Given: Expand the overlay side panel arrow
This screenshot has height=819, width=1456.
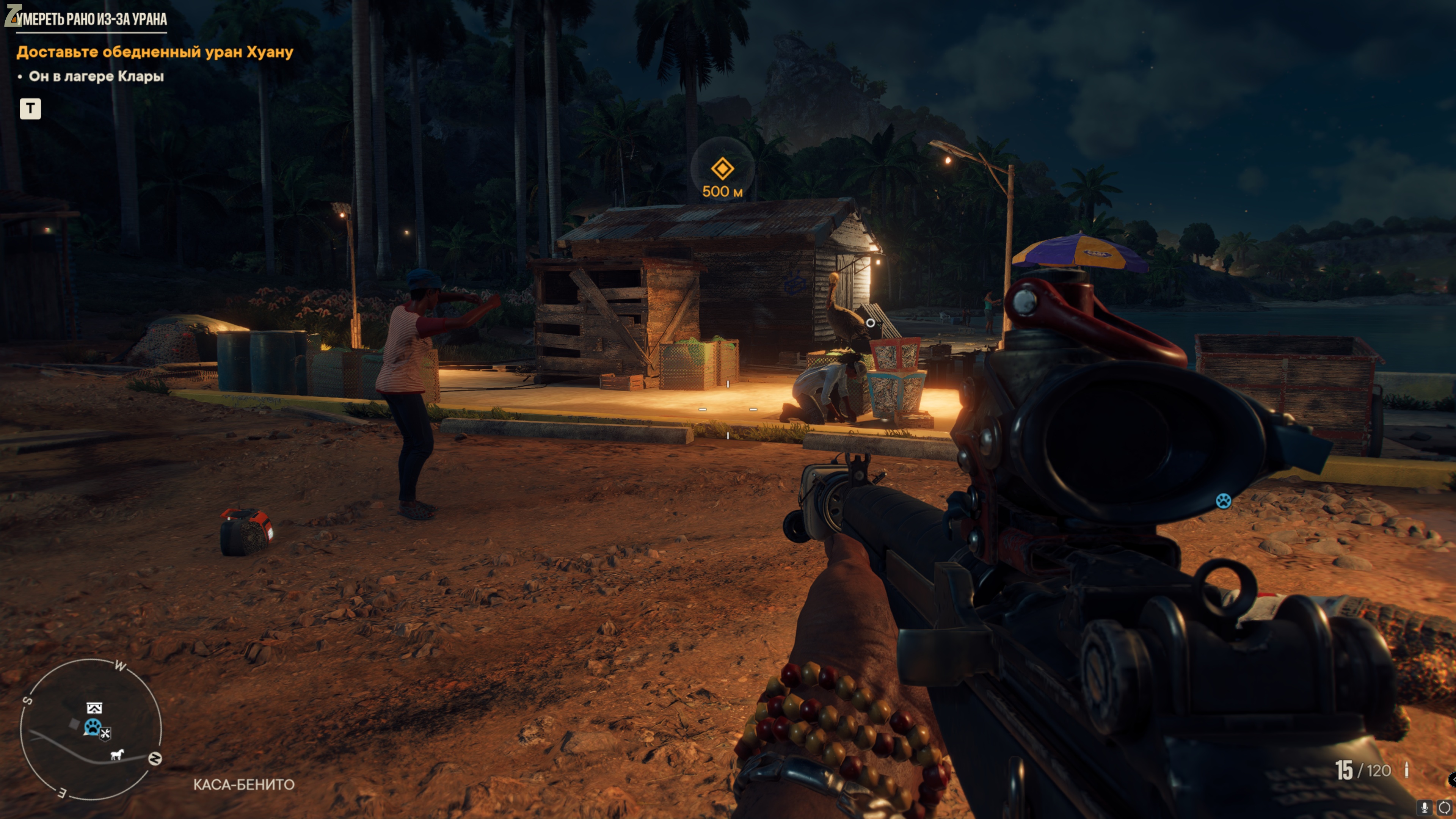Looking at the screenshot, I should 1452,780.
